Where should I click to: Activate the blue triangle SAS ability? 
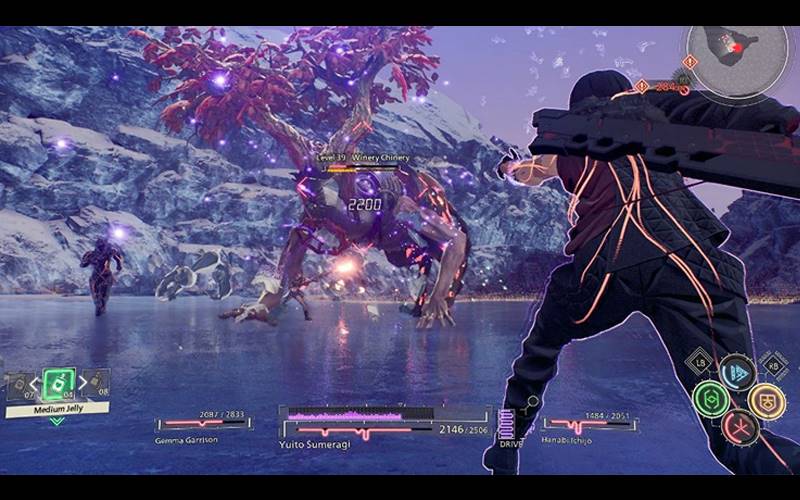pyautogui.click(x=737, y=372)
